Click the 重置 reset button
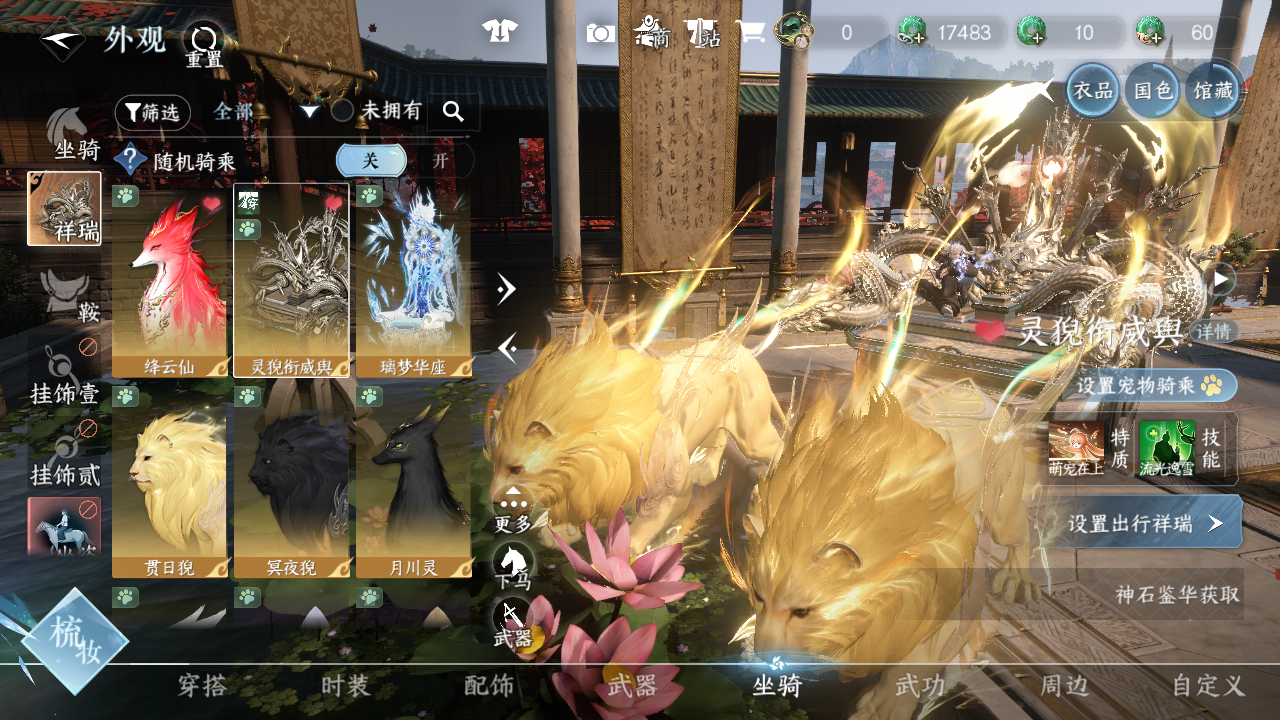1280x720 pixels. tap(204, 44)
